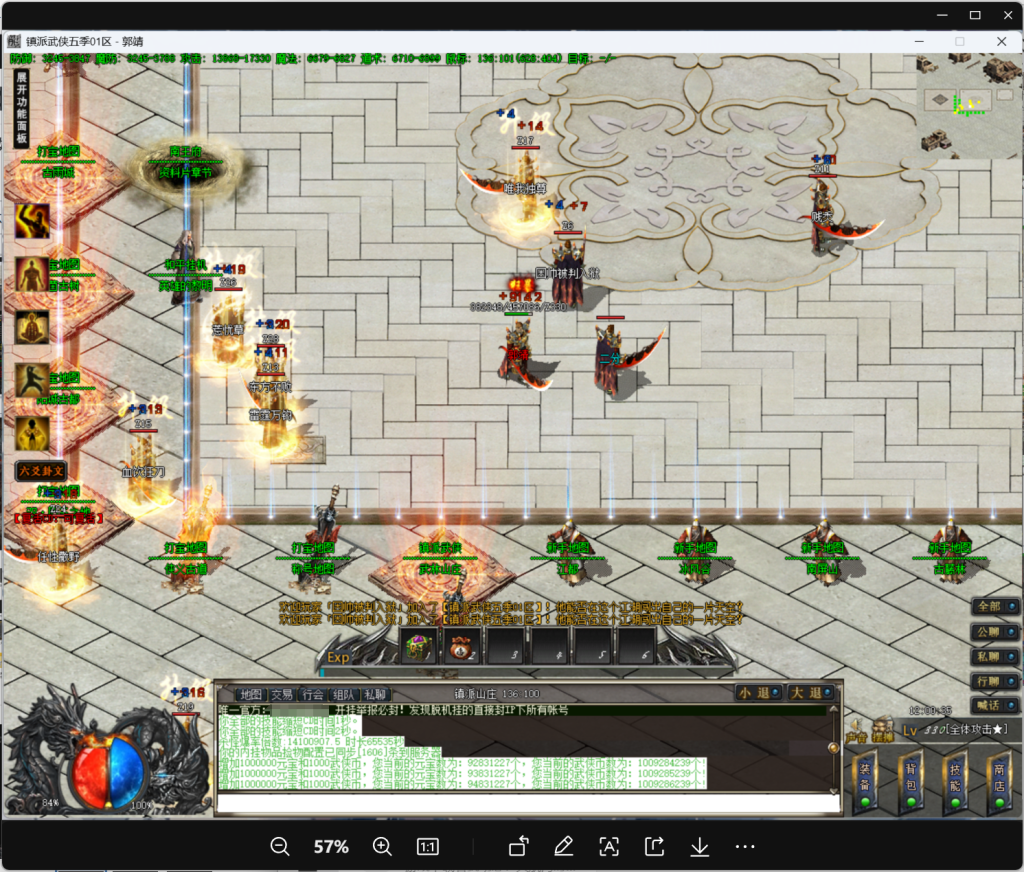Switch to the 地图 map tab
Screen dimensions: 1024x872
click(x=250, y=694)
